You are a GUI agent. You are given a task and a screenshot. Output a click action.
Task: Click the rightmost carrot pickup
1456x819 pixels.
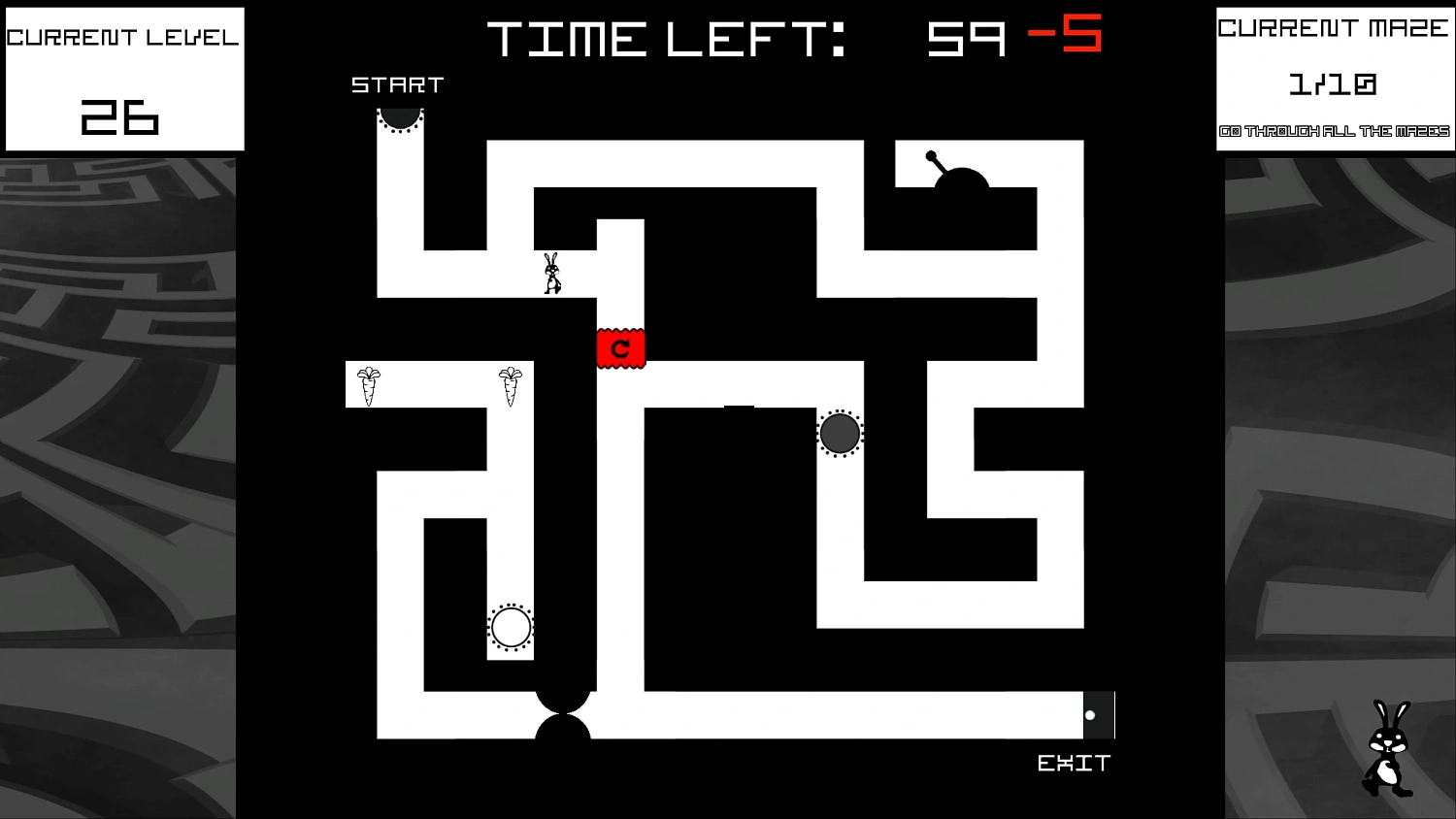[x=510, y=385]
